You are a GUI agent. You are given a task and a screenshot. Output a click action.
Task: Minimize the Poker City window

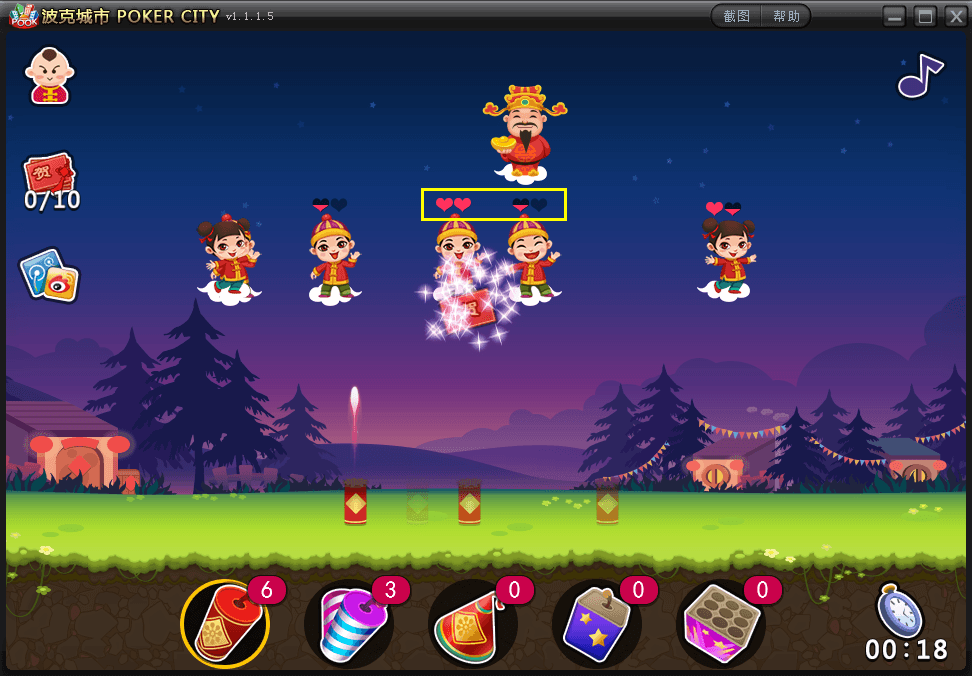(x=894, y=16)
